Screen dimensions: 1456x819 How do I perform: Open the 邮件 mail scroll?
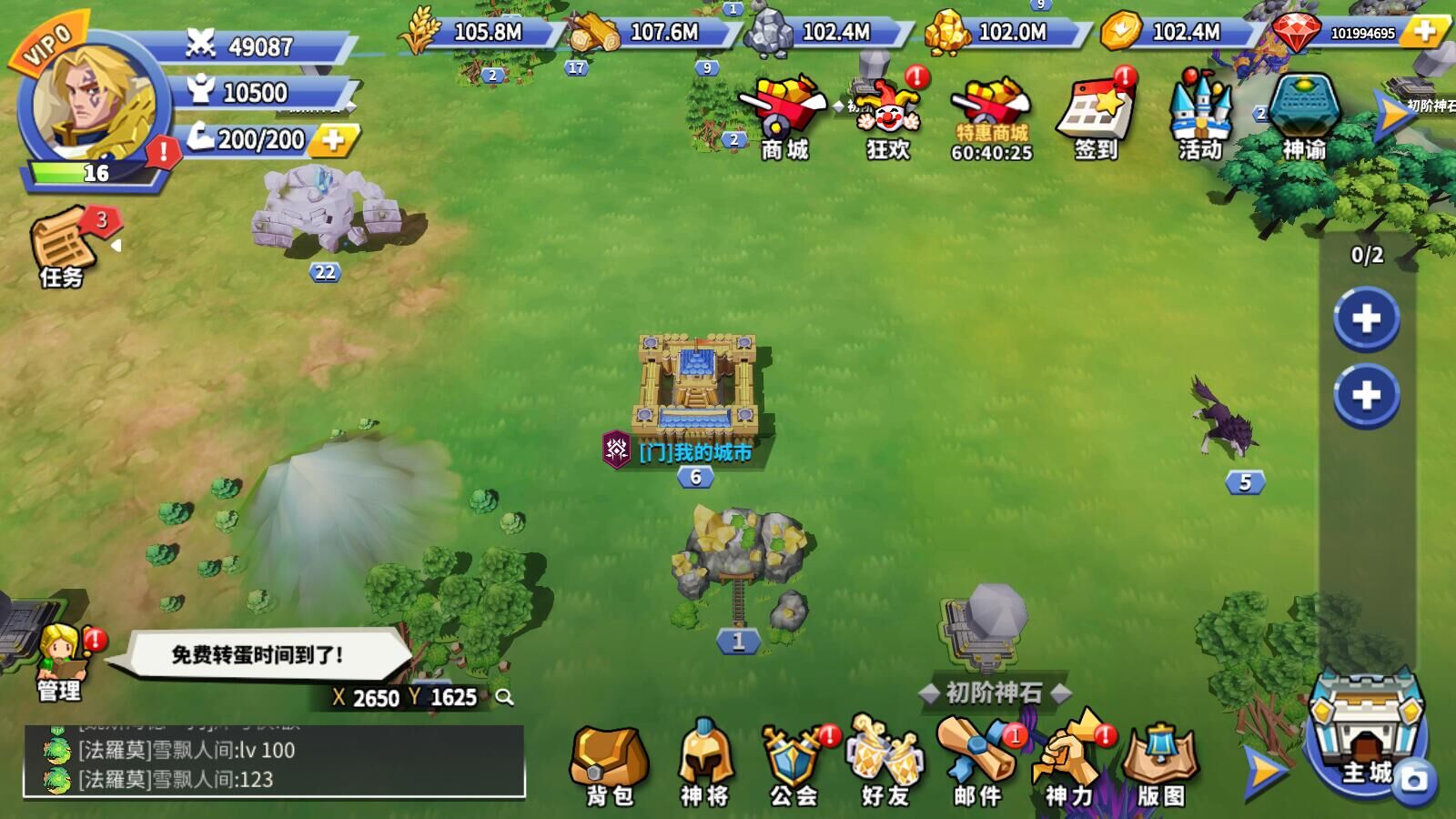[x=977, y=764]
